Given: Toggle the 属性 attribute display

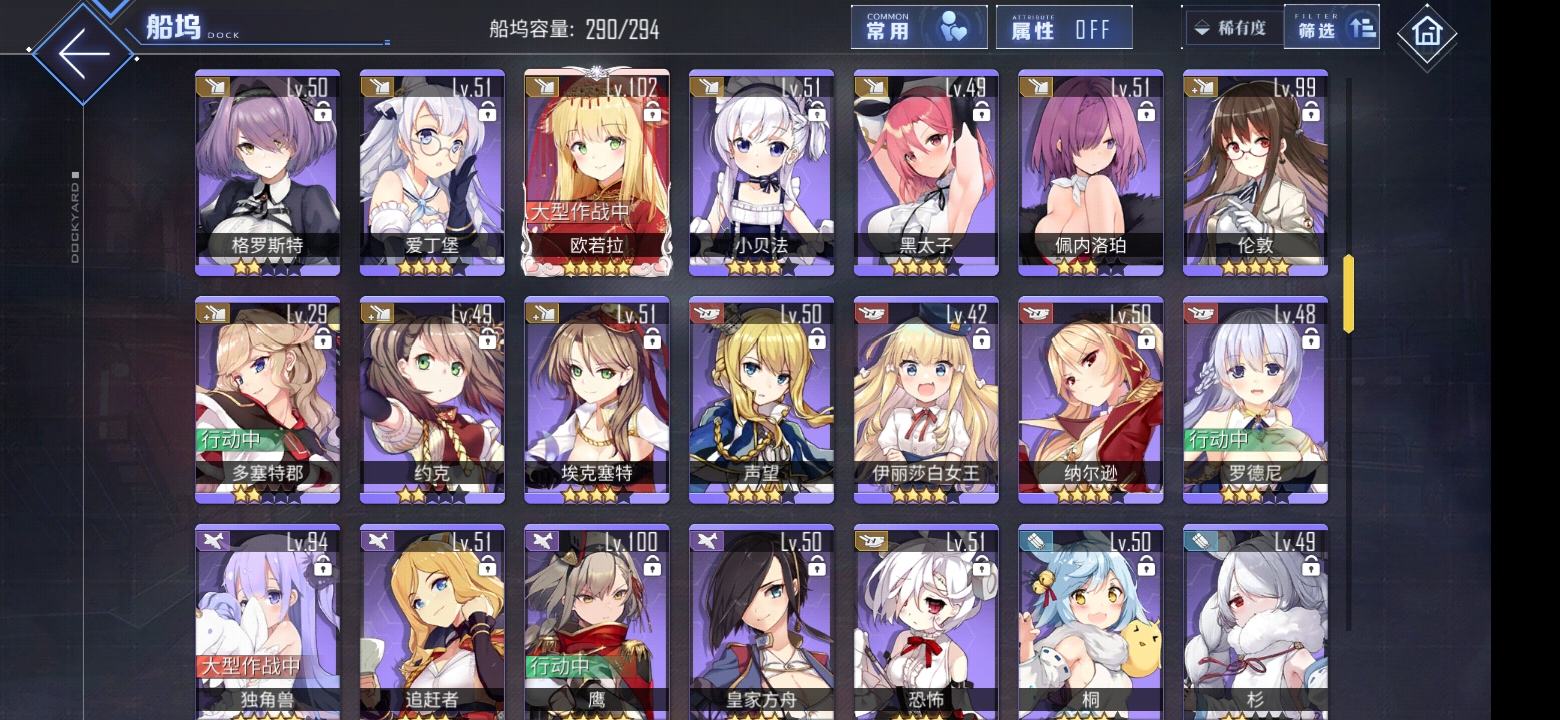Looking at the screenshot, I should 1063,28.
